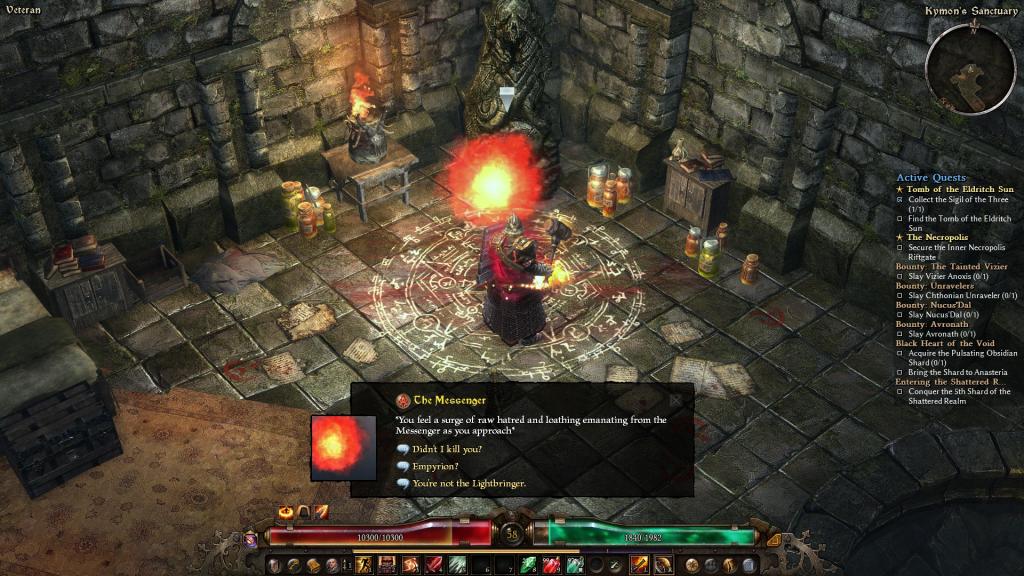Use the green crystal skill in slot 8
The width and height of the screenshot is (1024, 576).
click(528, 565)
